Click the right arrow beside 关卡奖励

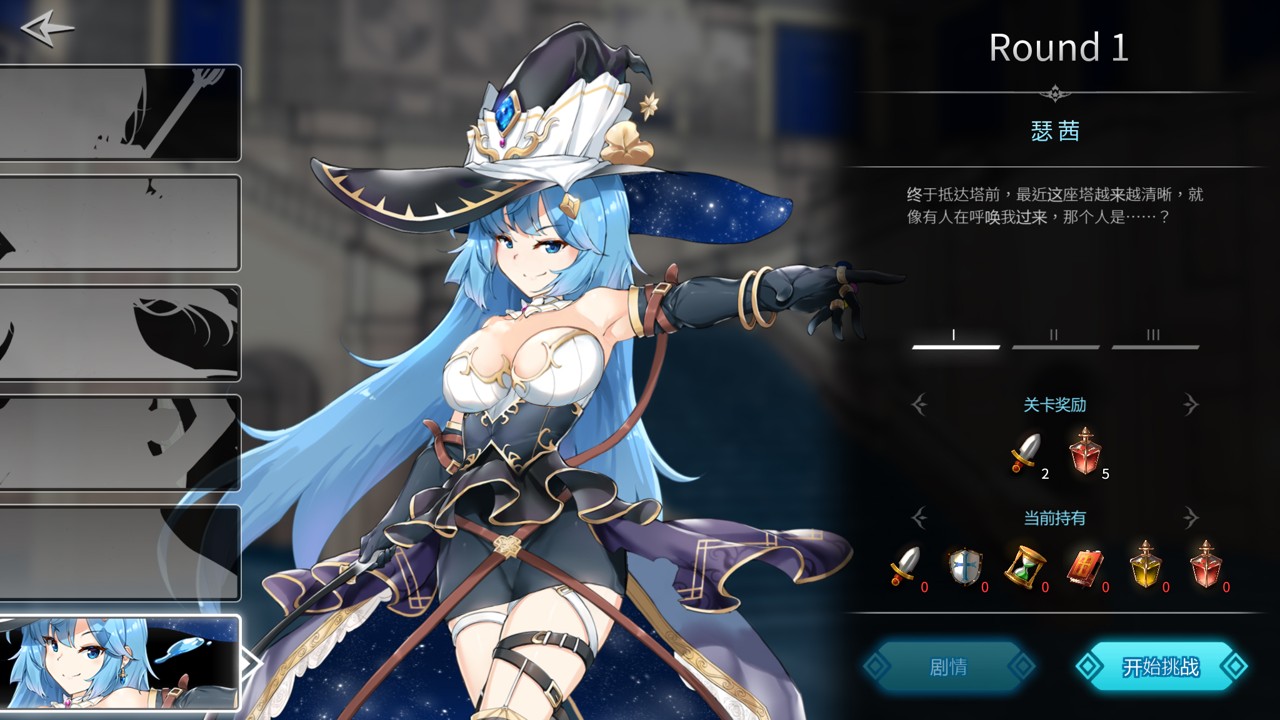(1190, 404)
